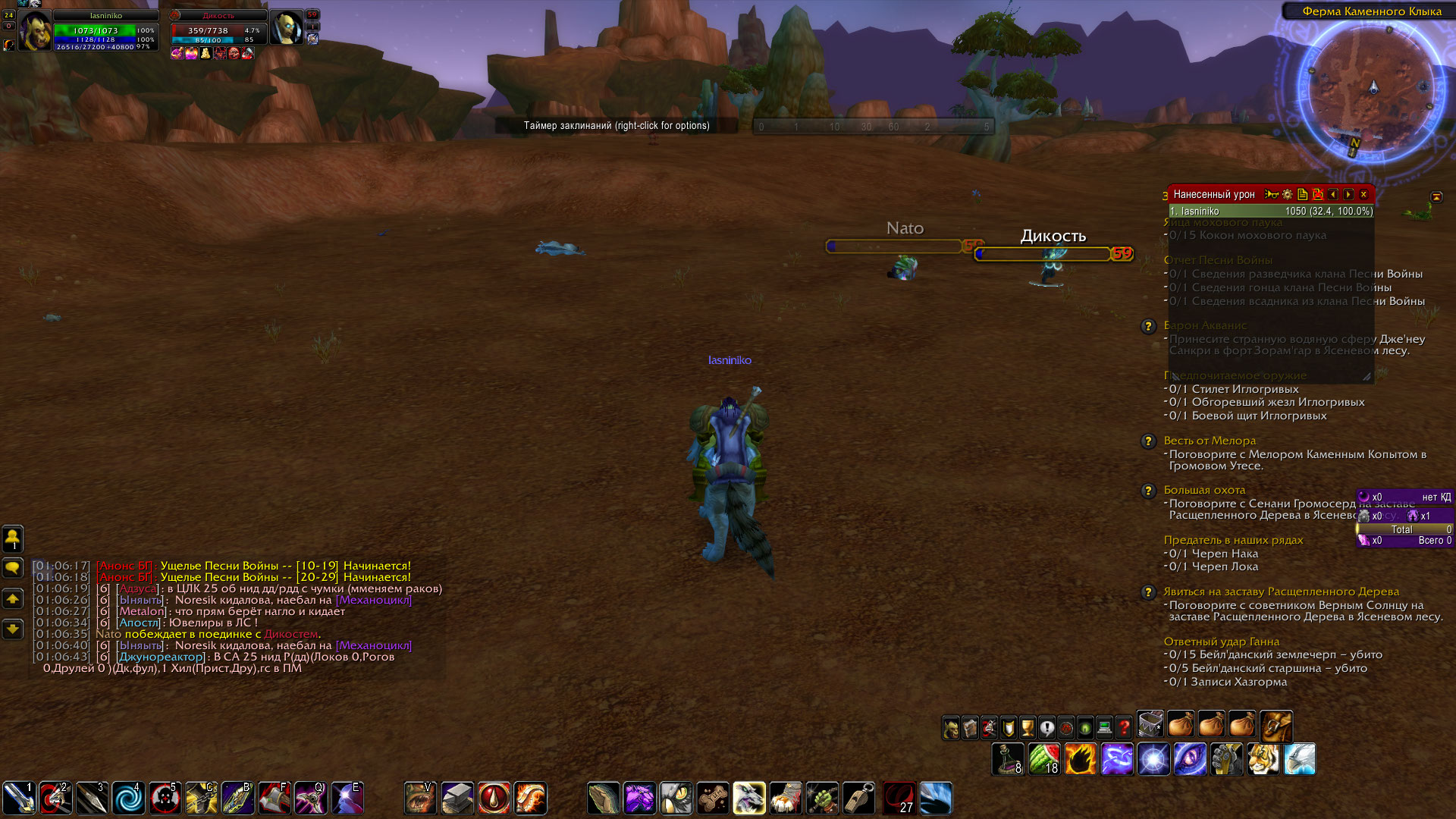Image resolution: width=1456 pixels, height=819 pixels.
Task: Open the gold trophy achievements button
Action: coord(1028,729)
